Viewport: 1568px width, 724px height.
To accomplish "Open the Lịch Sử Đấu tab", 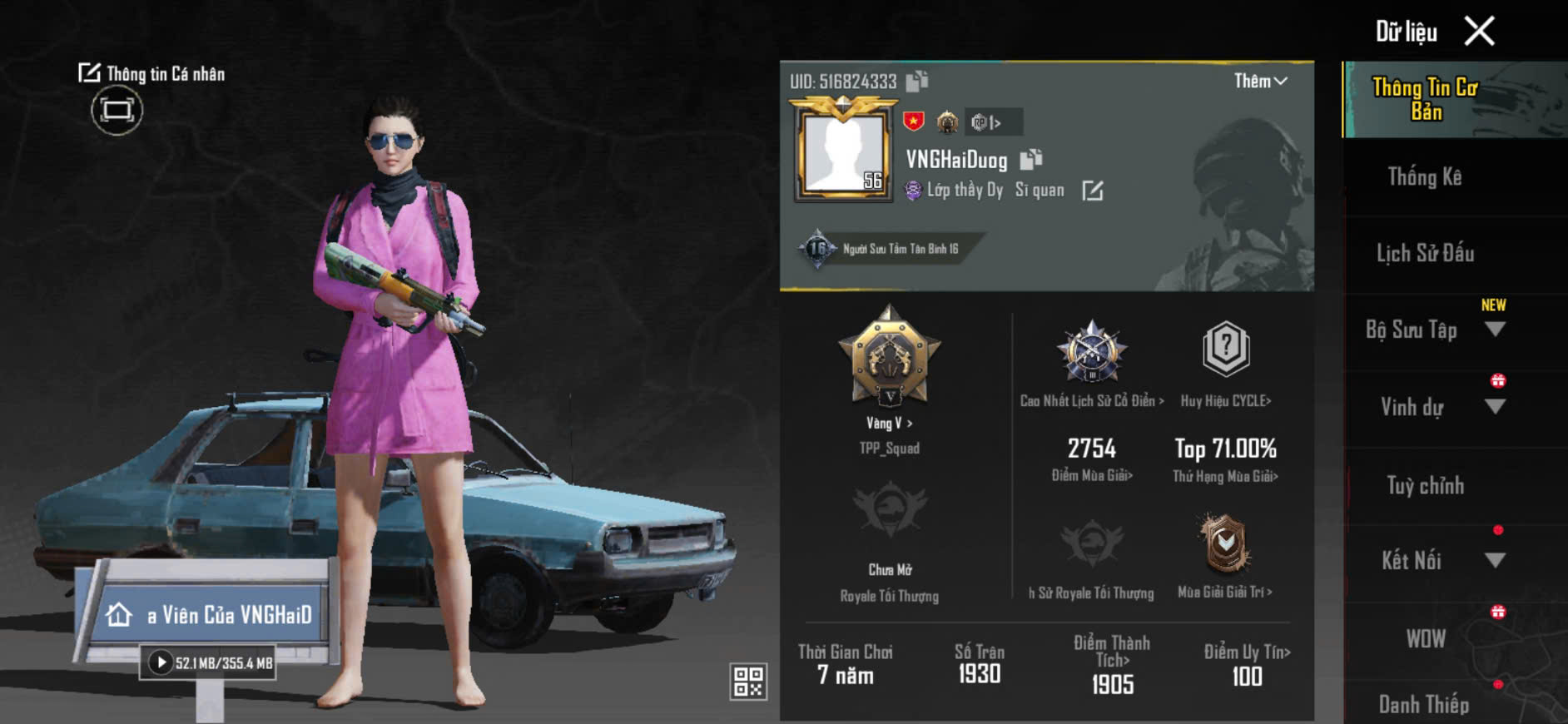I will pos(1425,253).
